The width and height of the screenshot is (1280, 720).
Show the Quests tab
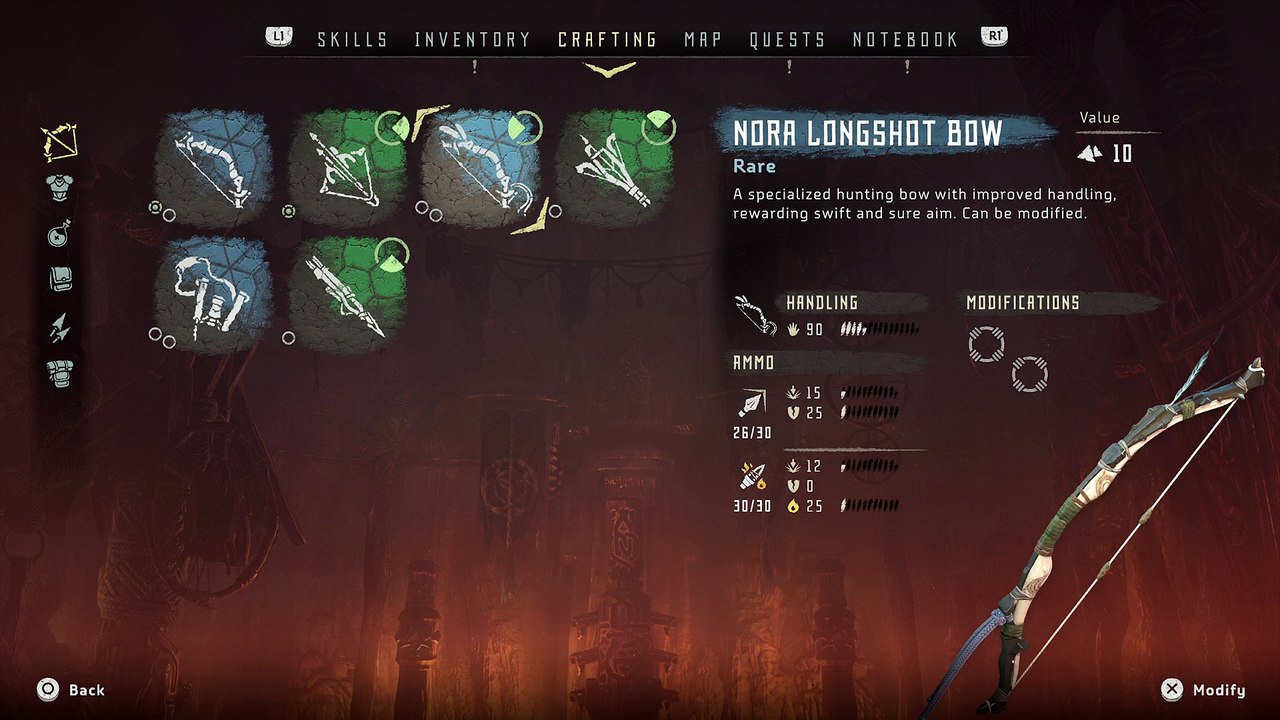coord(787,40)
